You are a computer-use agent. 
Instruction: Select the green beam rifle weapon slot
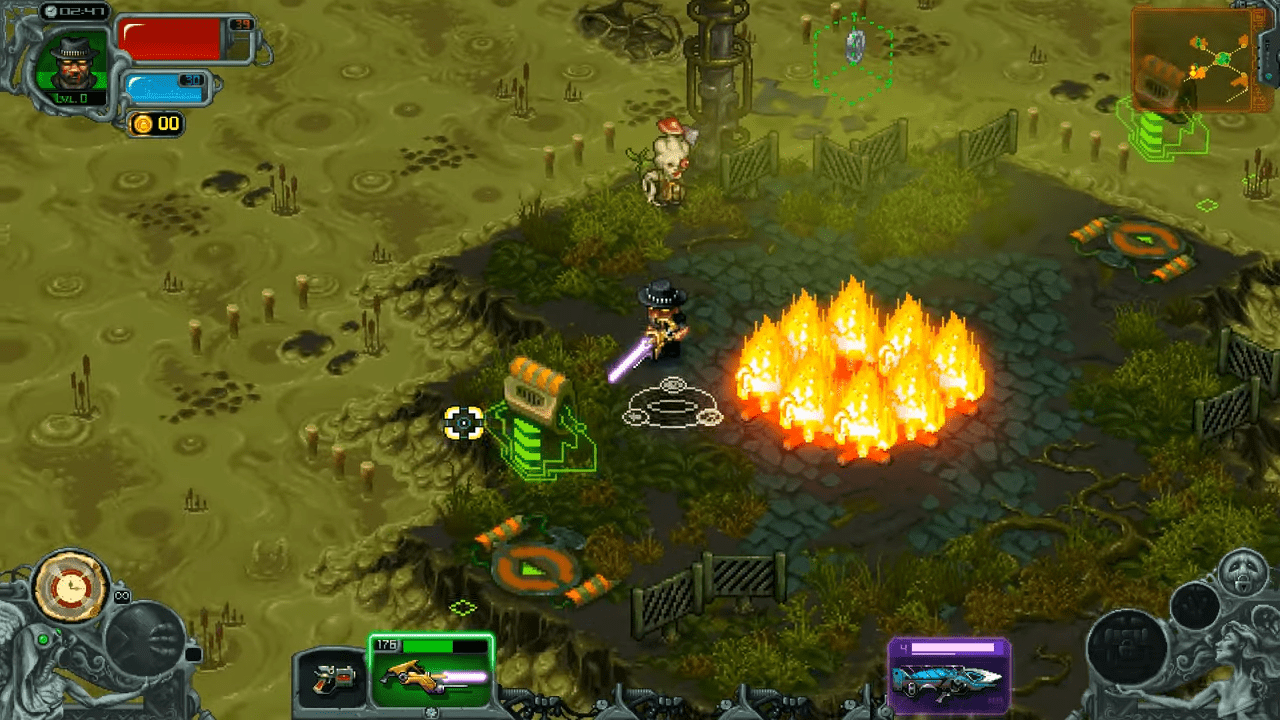click(x=431, y=672)
